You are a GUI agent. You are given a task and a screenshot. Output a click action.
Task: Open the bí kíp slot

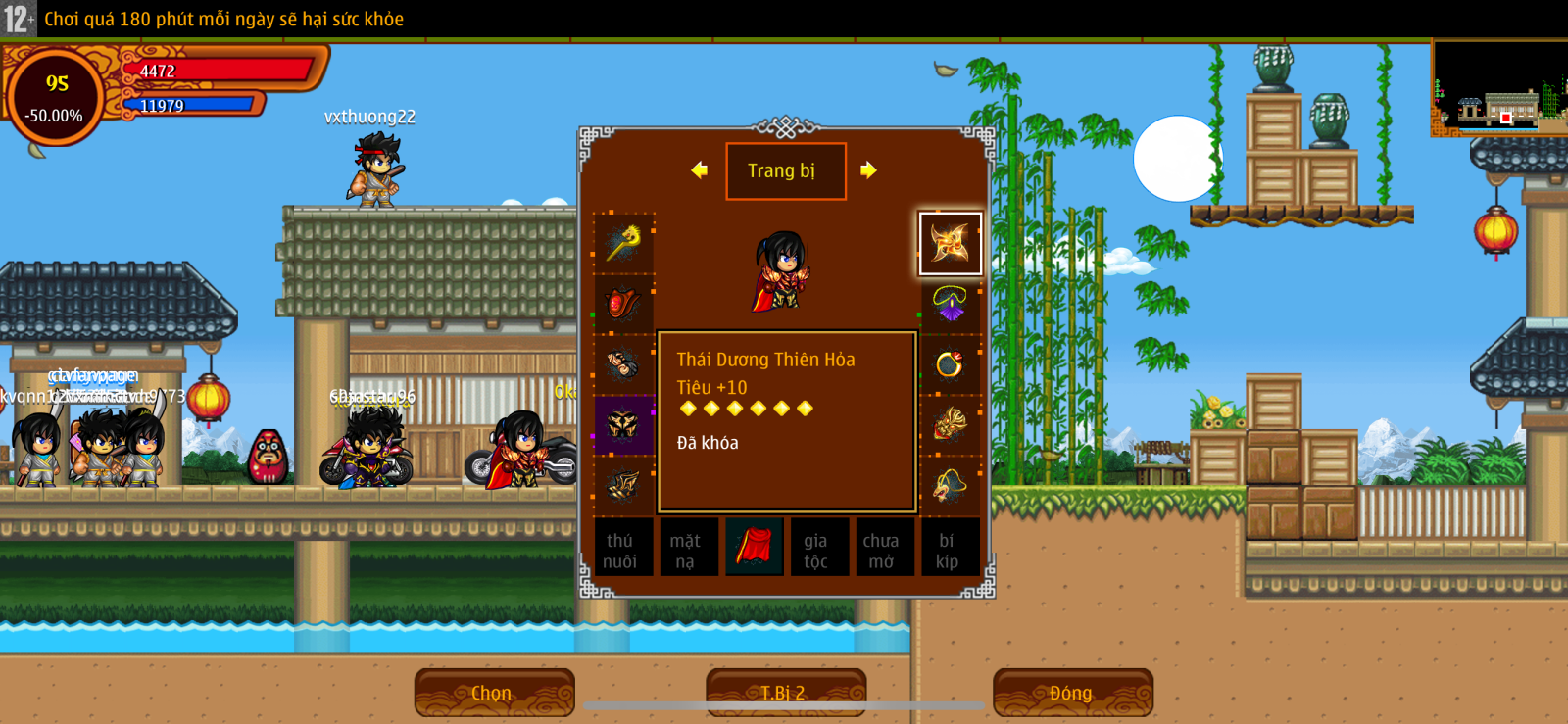948,549
